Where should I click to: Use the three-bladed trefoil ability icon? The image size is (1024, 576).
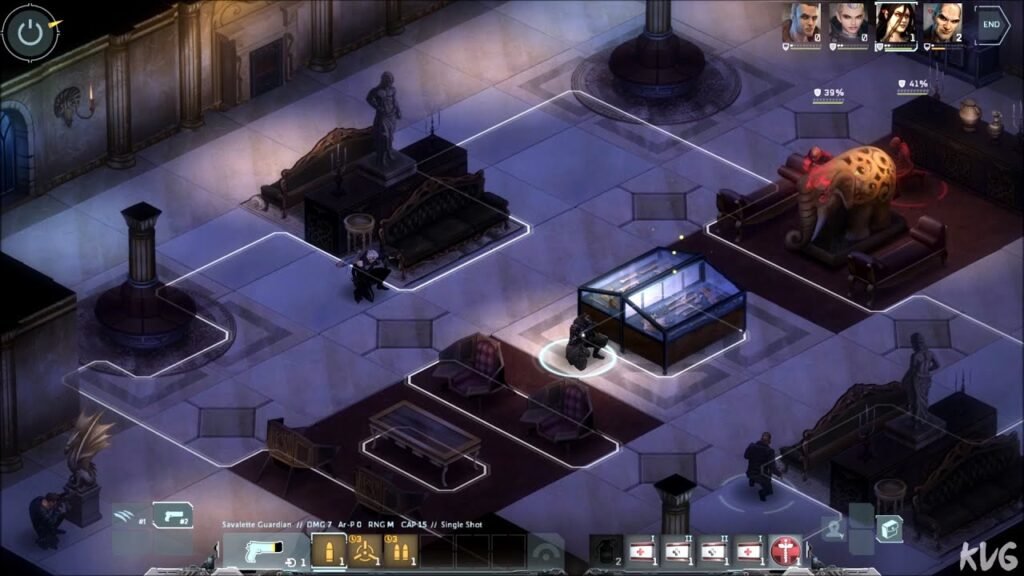364,551
